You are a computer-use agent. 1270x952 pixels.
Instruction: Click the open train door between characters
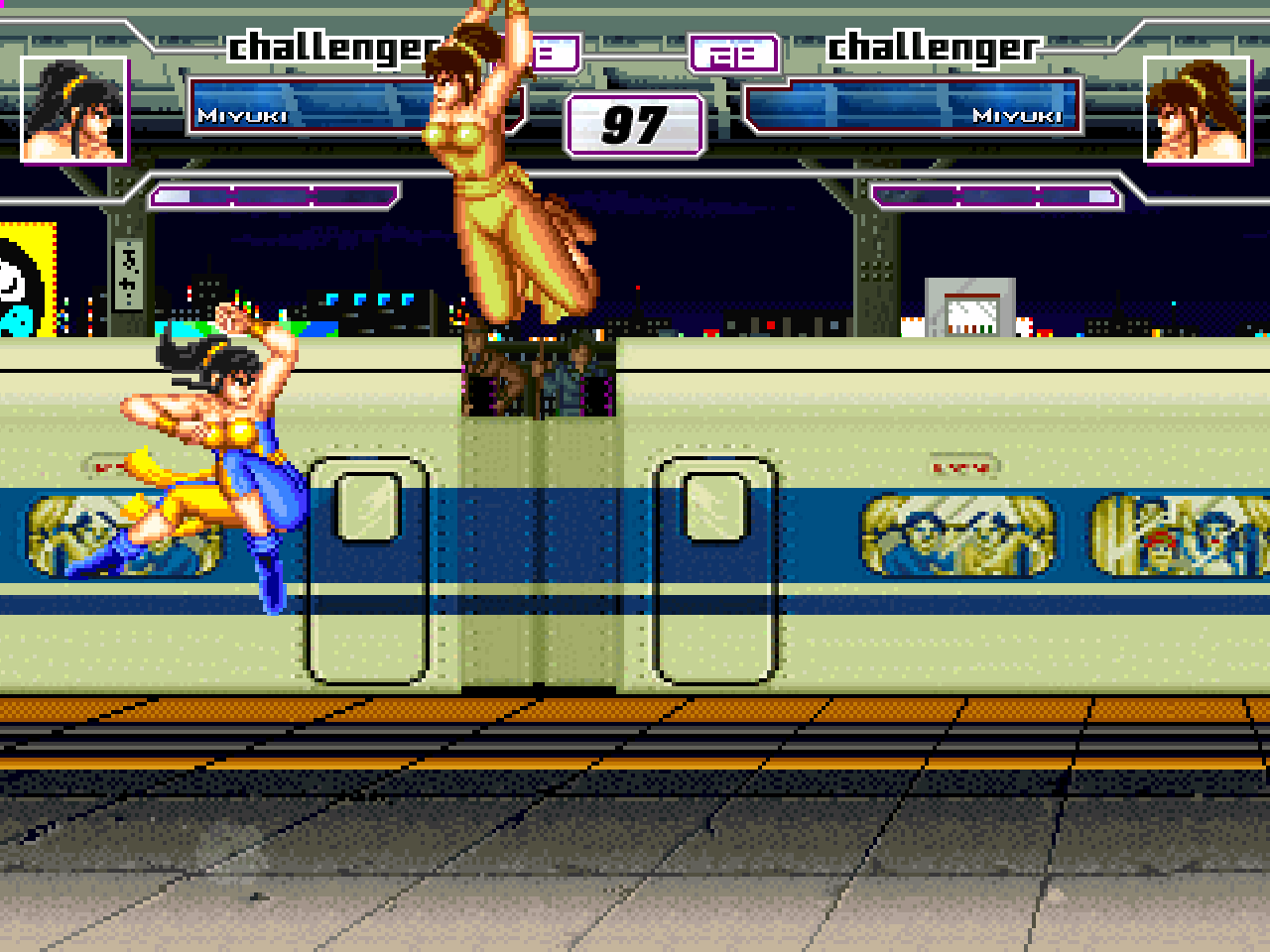point(541,387)
